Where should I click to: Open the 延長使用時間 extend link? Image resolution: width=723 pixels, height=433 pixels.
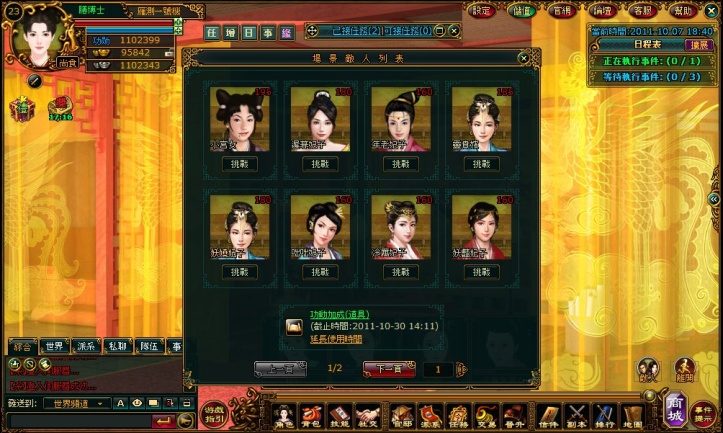point(336,339)
